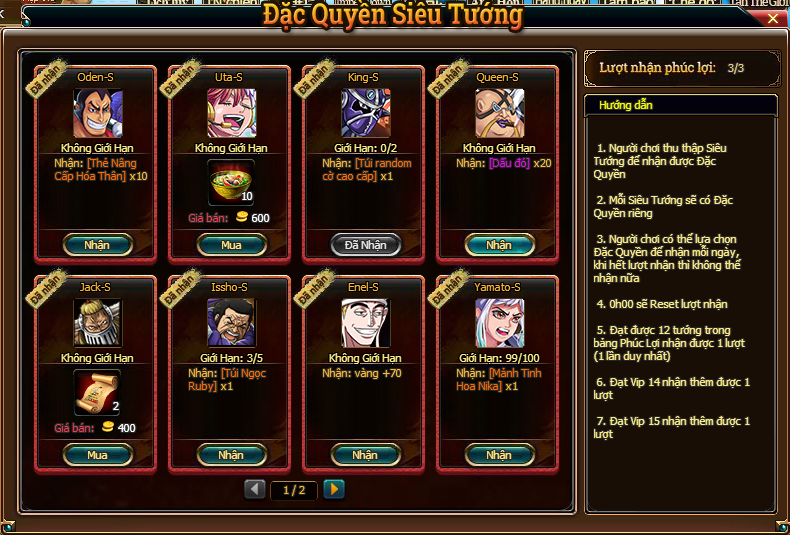Inspect the Uta-S soup bowl item
The height and width of the screenshot is (535, 790).
tap(231, 183)
